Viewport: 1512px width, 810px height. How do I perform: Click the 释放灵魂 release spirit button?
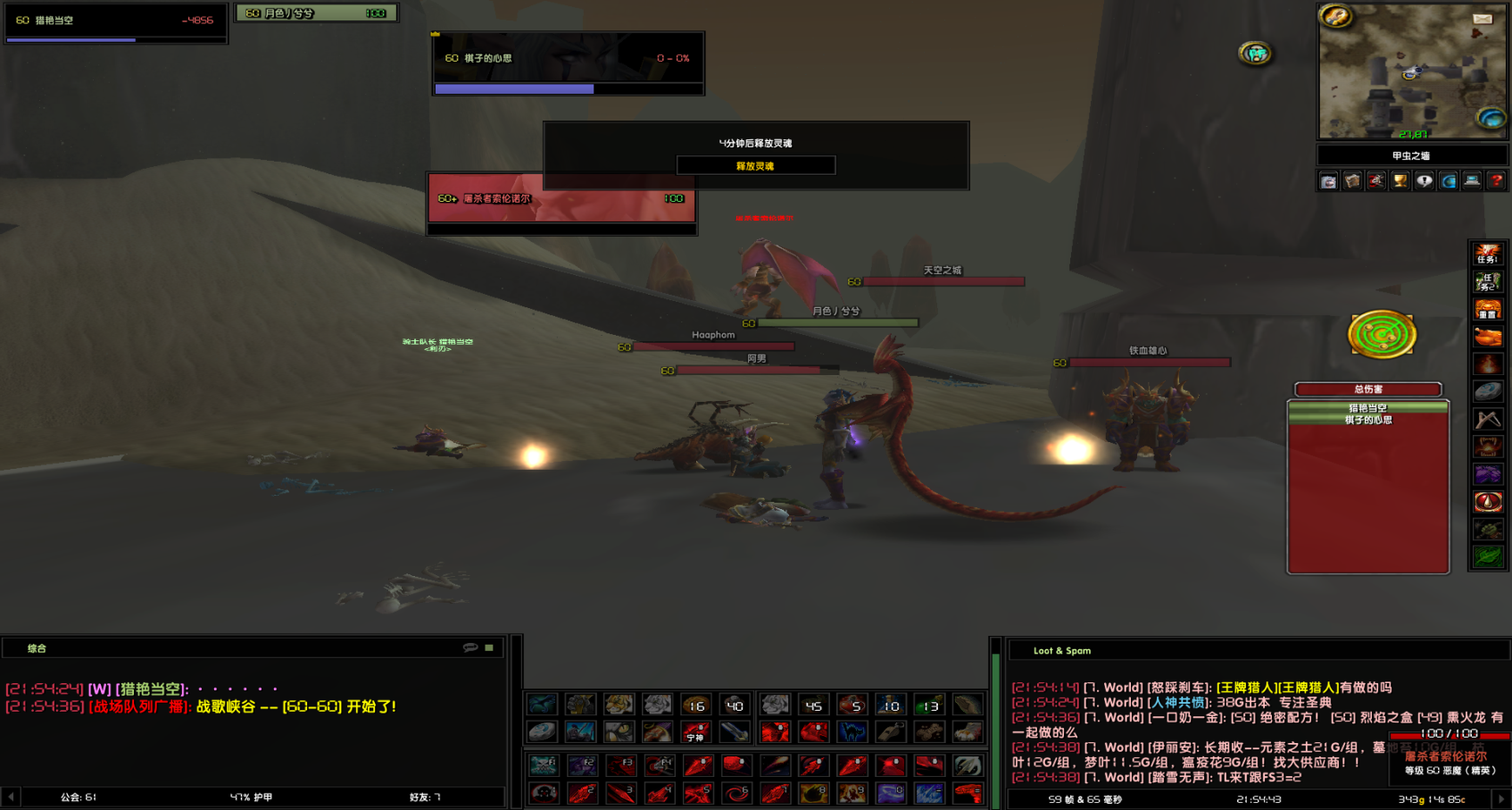point(755,166)
